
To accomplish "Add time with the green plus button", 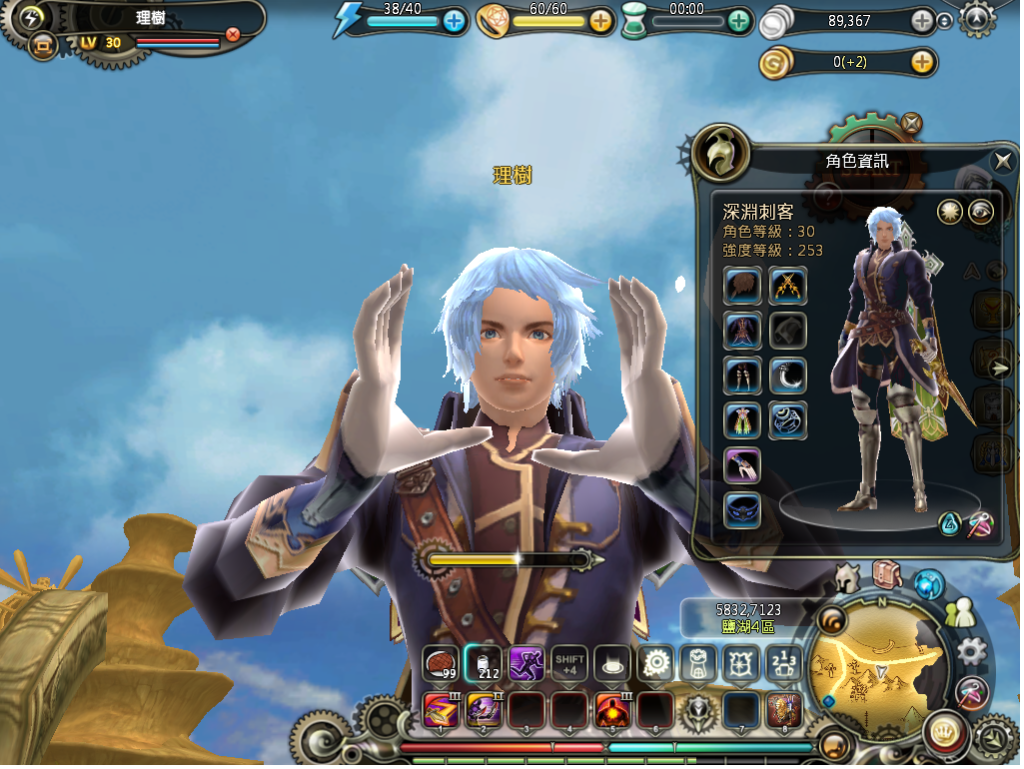I will pyautogui.click(x=739, y=20).
